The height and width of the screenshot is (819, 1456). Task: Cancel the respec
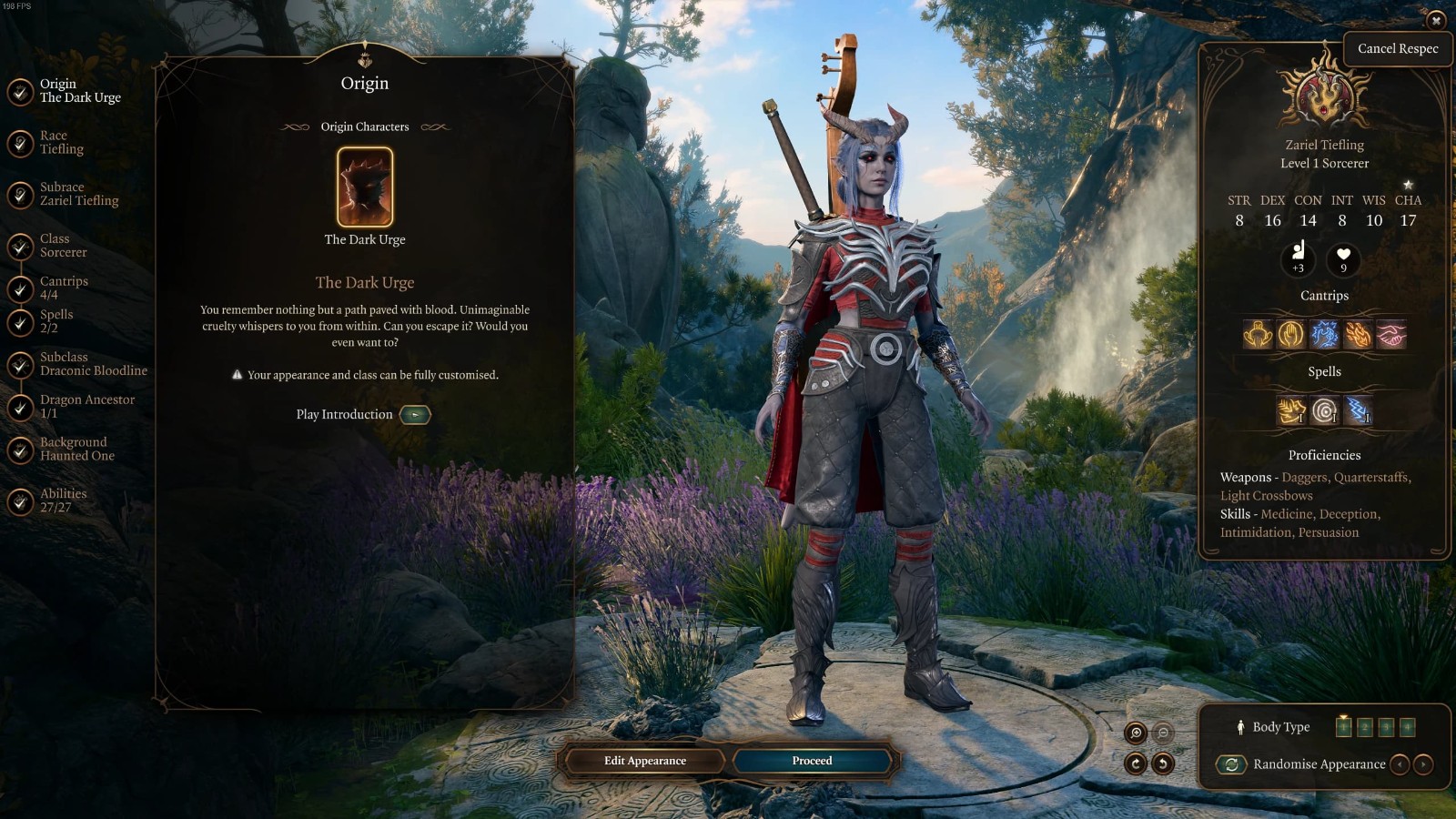pos(1397,49)
